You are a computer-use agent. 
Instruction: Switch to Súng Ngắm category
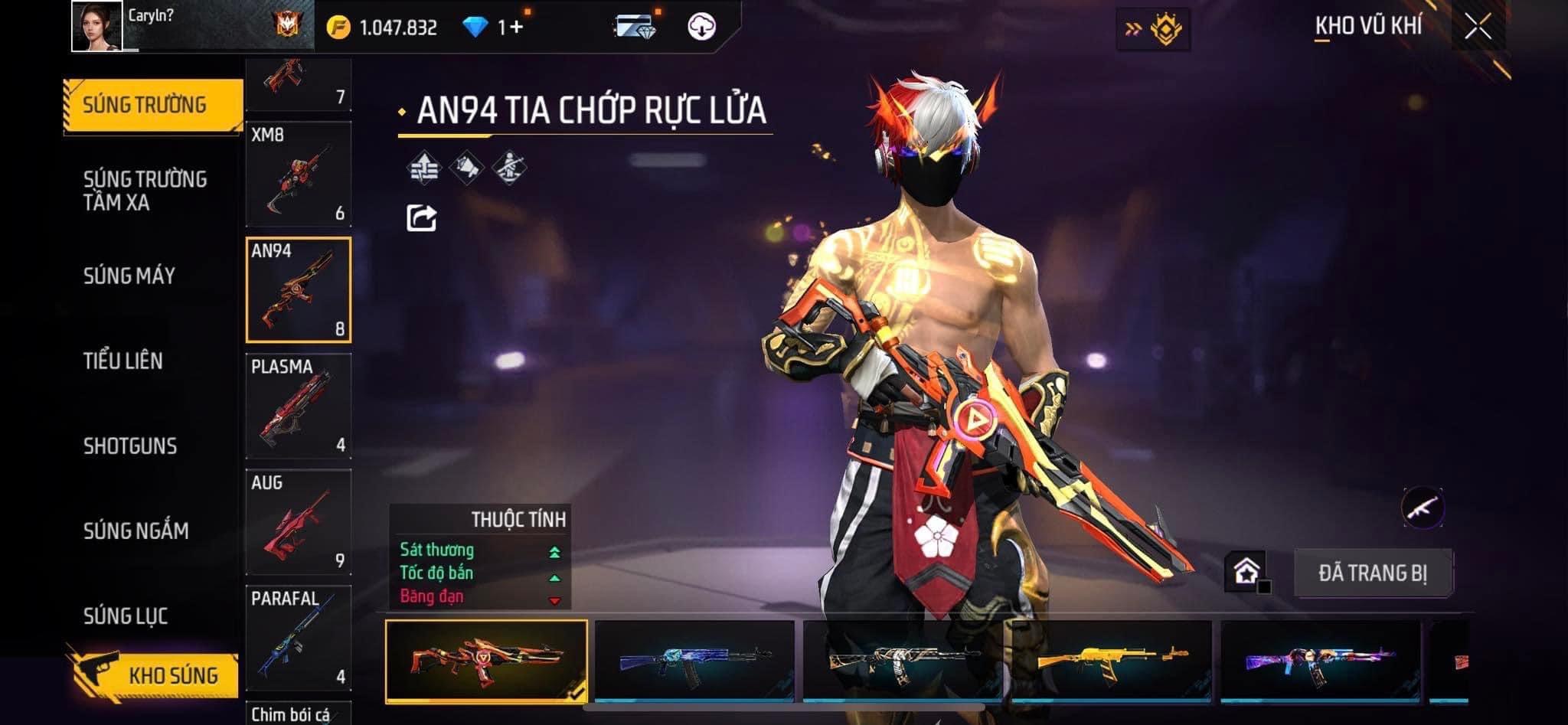click(x=136, y=531)
